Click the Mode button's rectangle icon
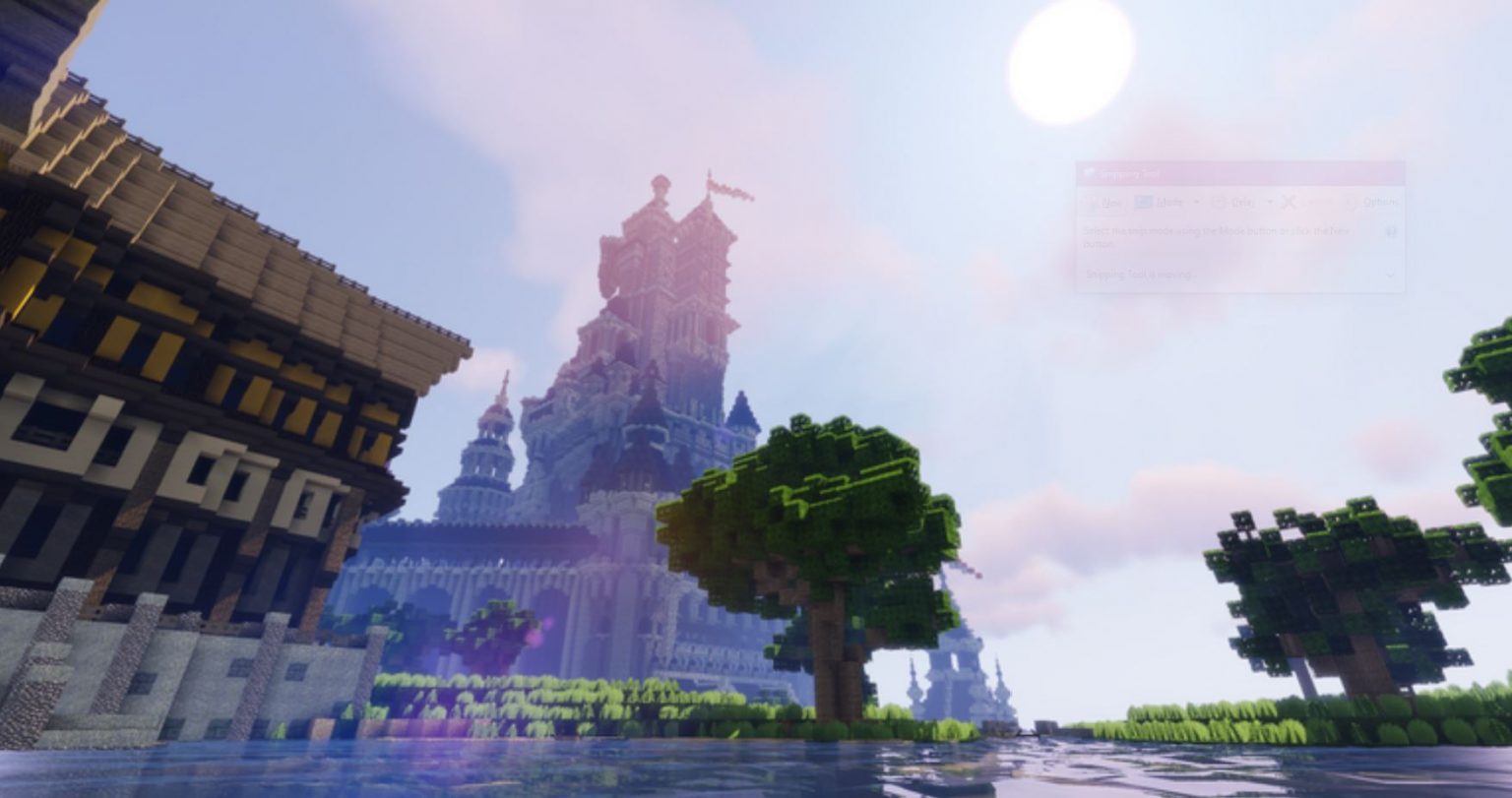1512x798 pixels. pos(1144,202)
